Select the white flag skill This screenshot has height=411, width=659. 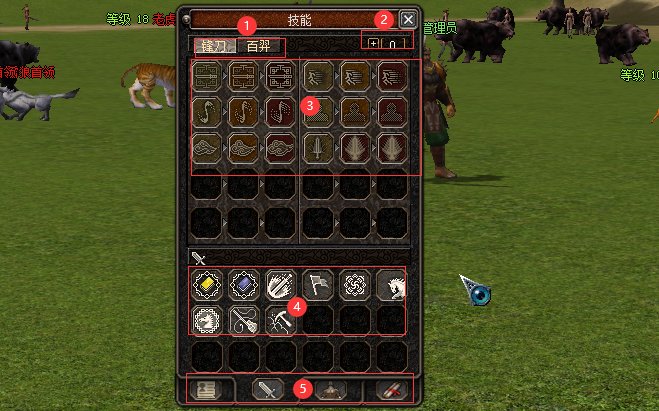point(318,286)
